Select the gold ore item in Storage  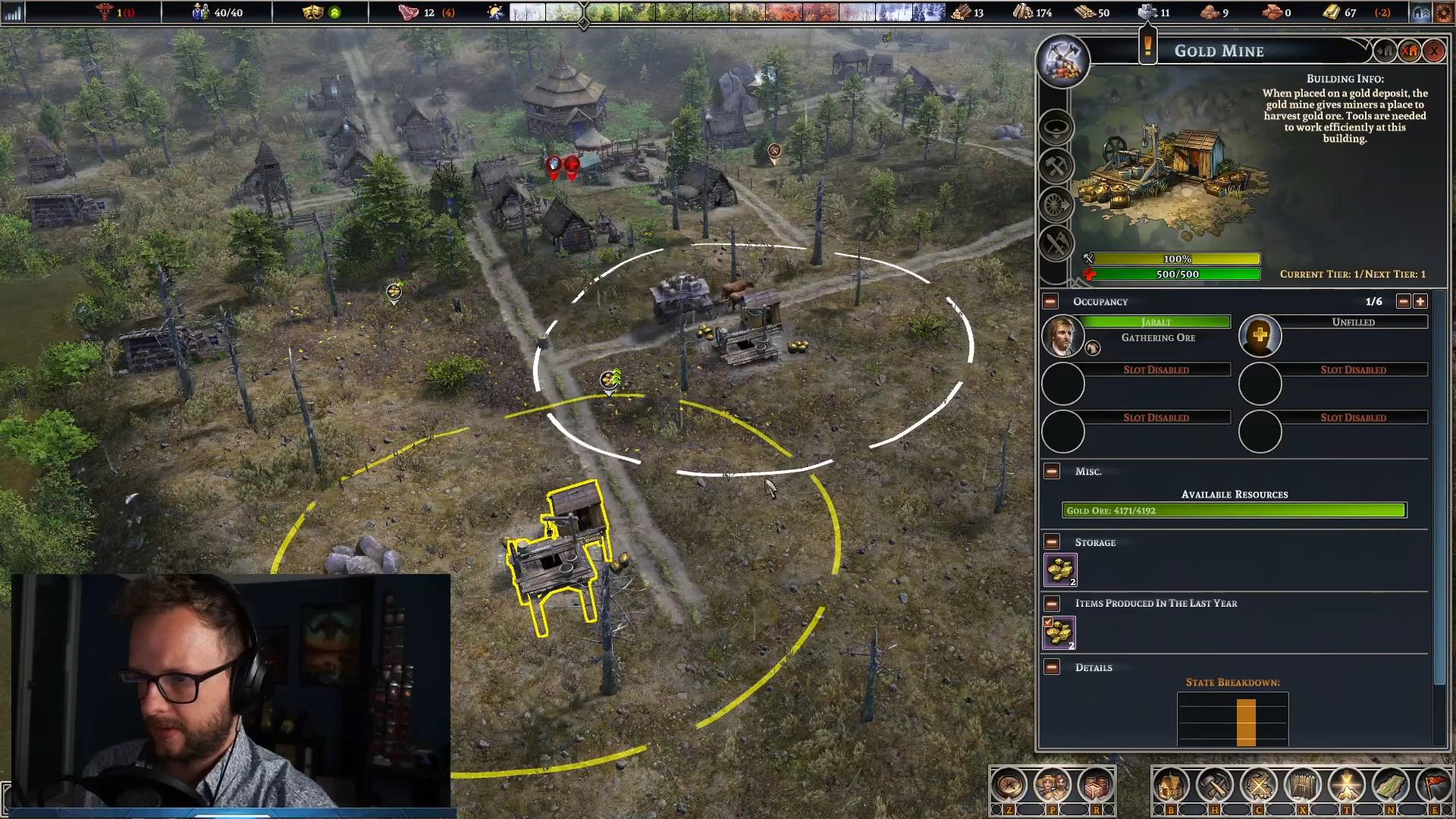click(1060, 570)
